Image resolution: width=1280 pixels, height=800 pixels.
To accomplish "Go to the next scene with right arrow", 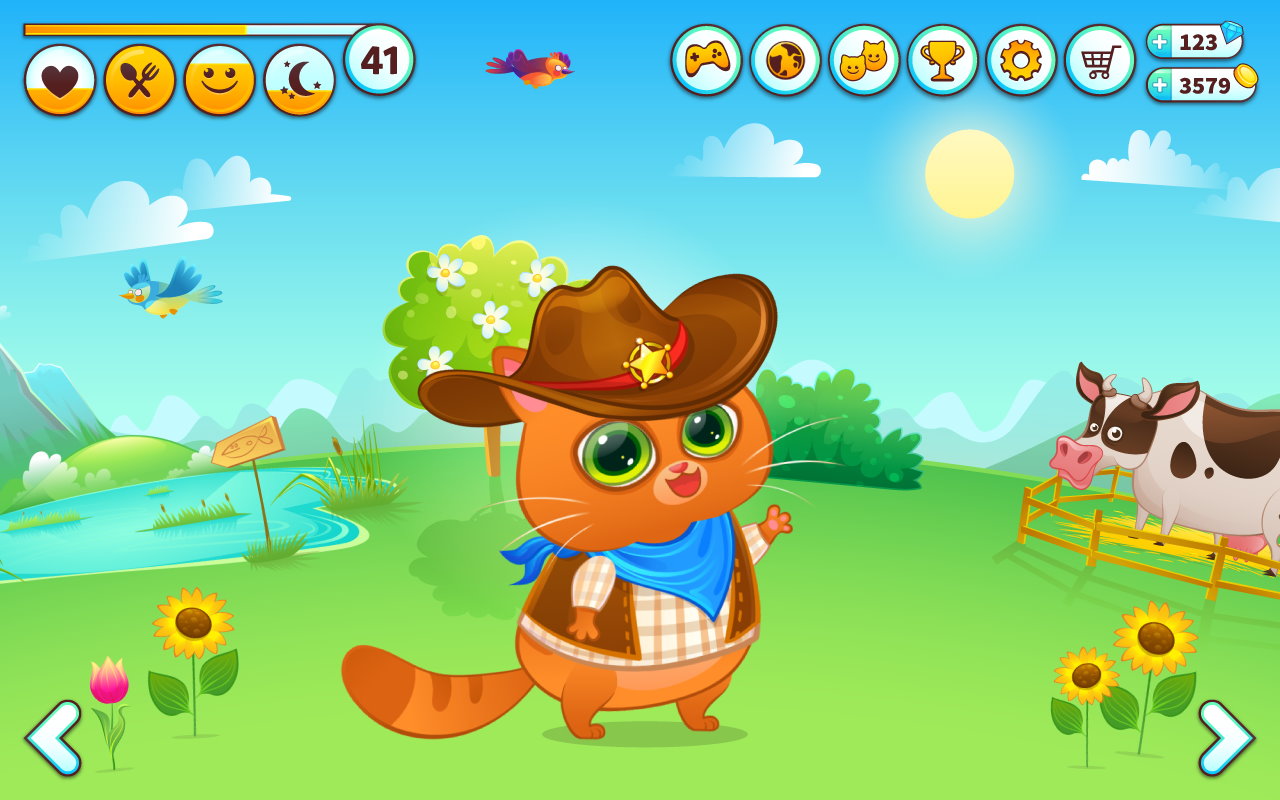I will (1225, 738).
